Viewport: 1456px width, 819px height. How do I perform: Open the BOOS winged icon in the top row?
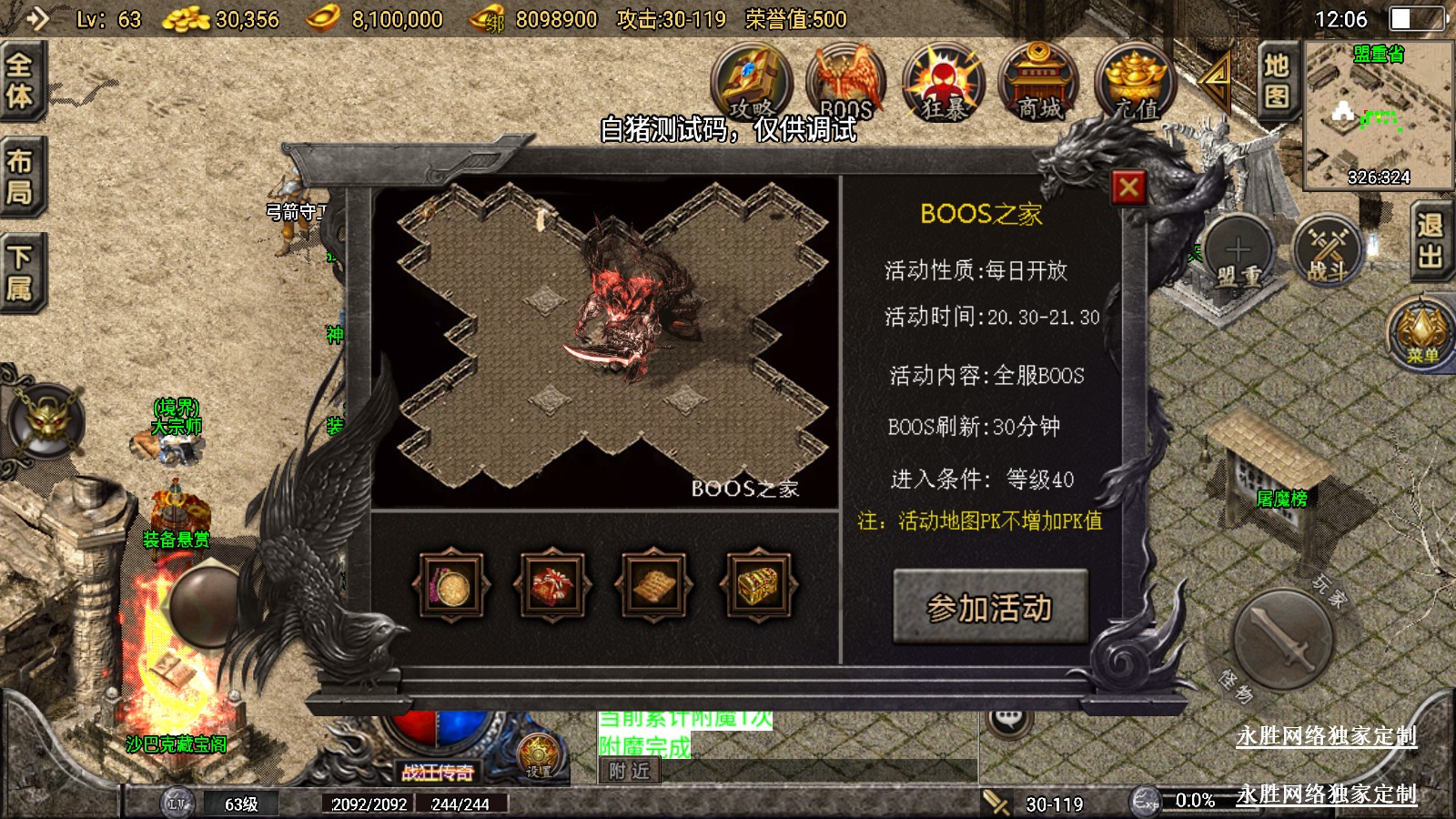(846, 84)
